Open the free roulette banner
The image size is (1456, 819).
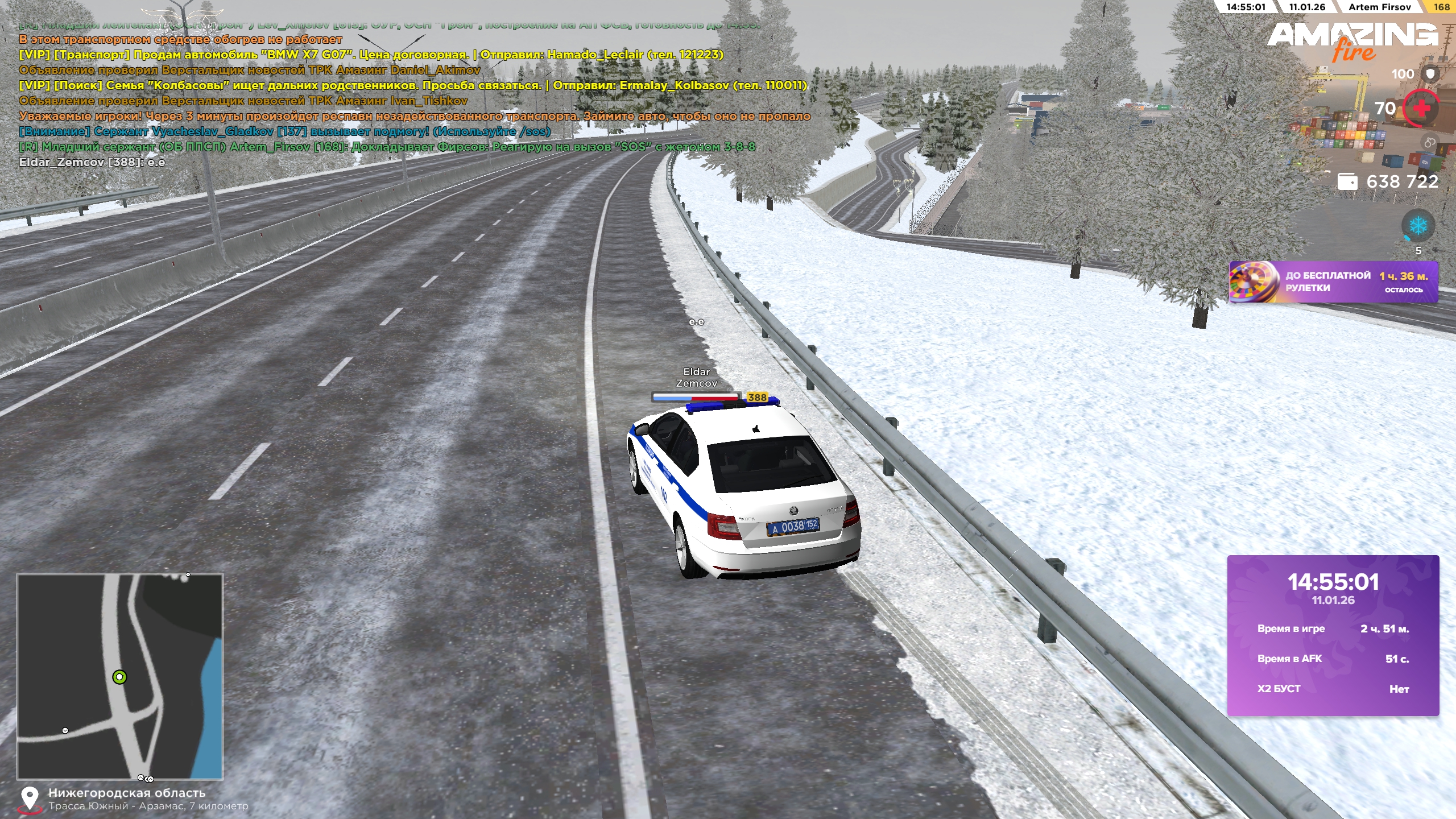1333,282
